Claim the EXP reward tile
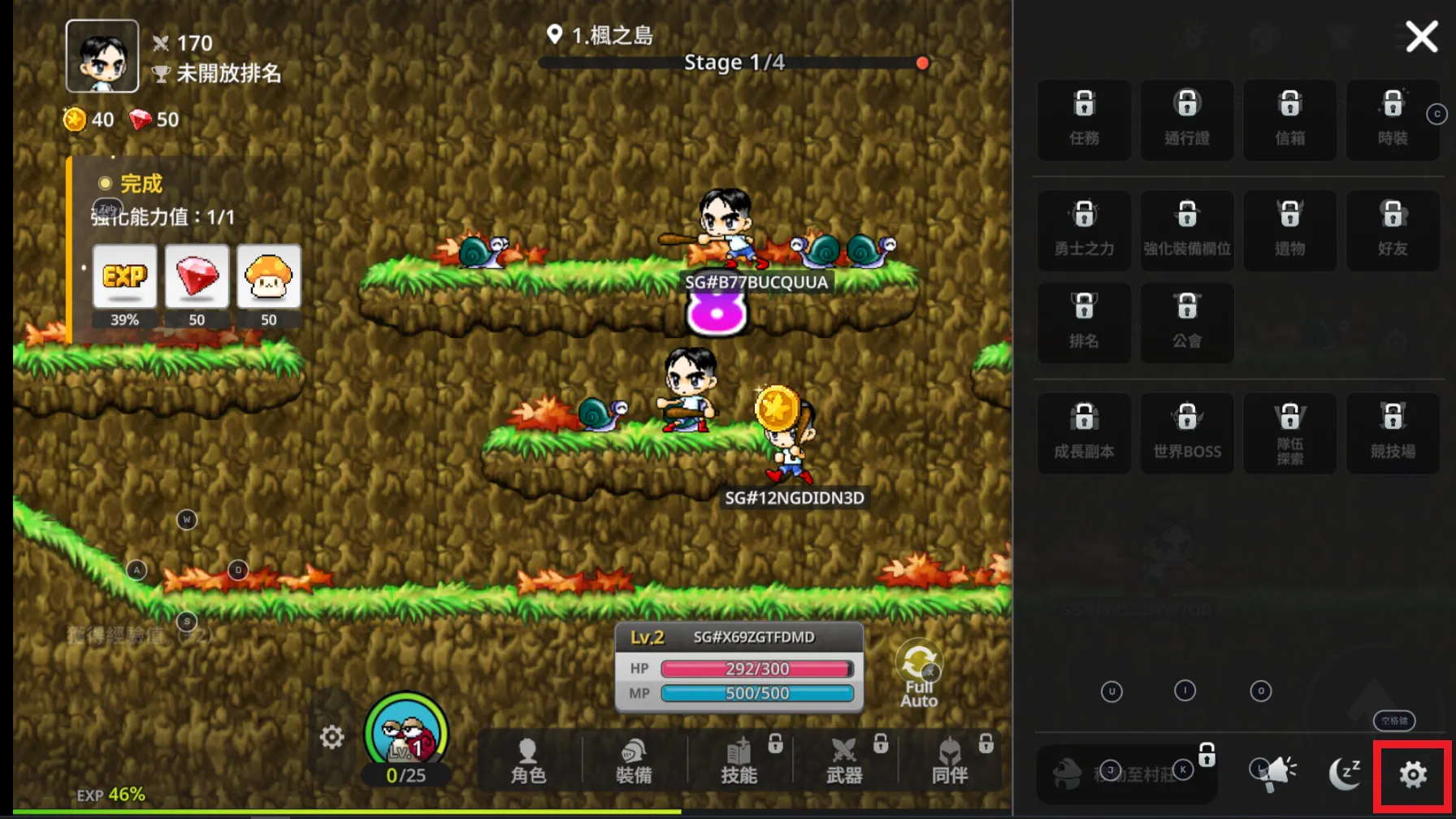 (124, 277)
